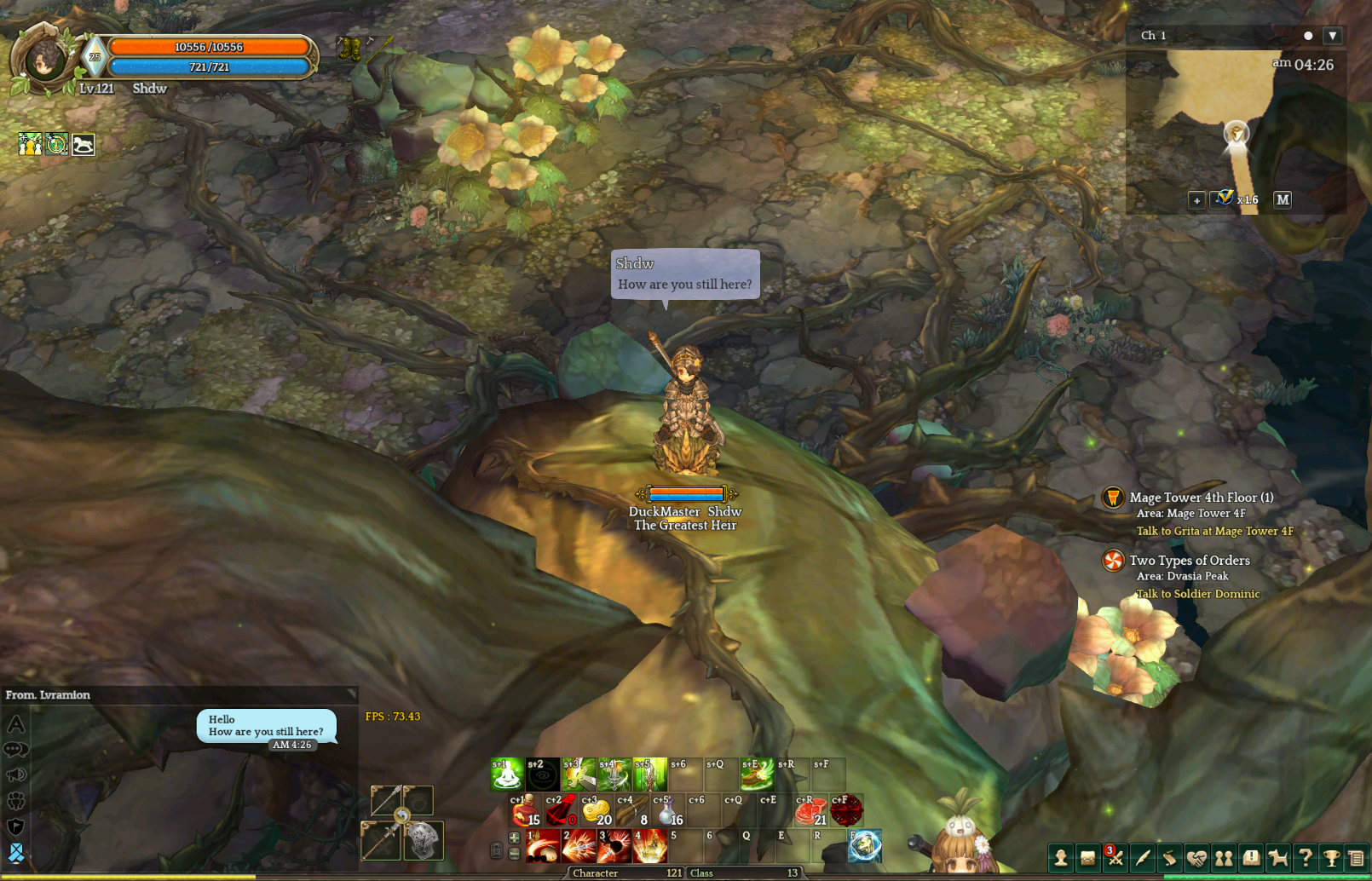
Task: Open the question mark help button
Action: (x=1305, y=858)
